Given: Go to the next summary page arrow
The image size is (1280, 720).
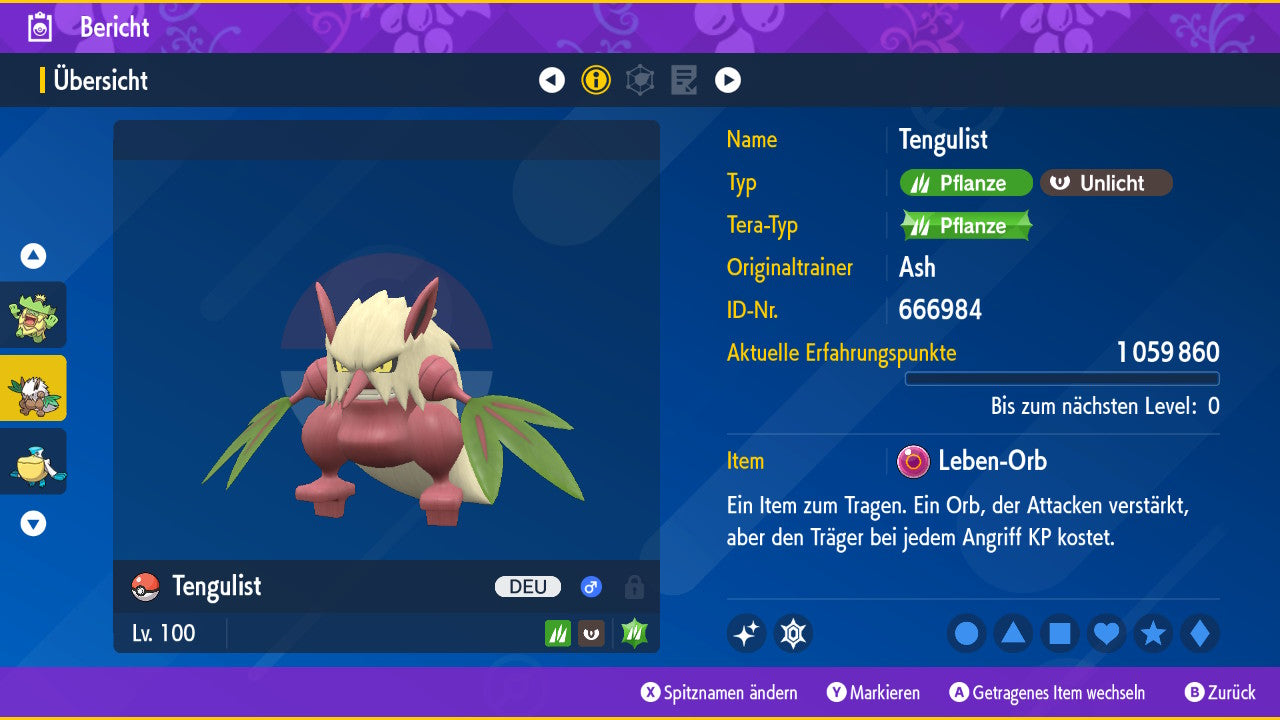Looking at the screenshot, I should click(728, 80).
